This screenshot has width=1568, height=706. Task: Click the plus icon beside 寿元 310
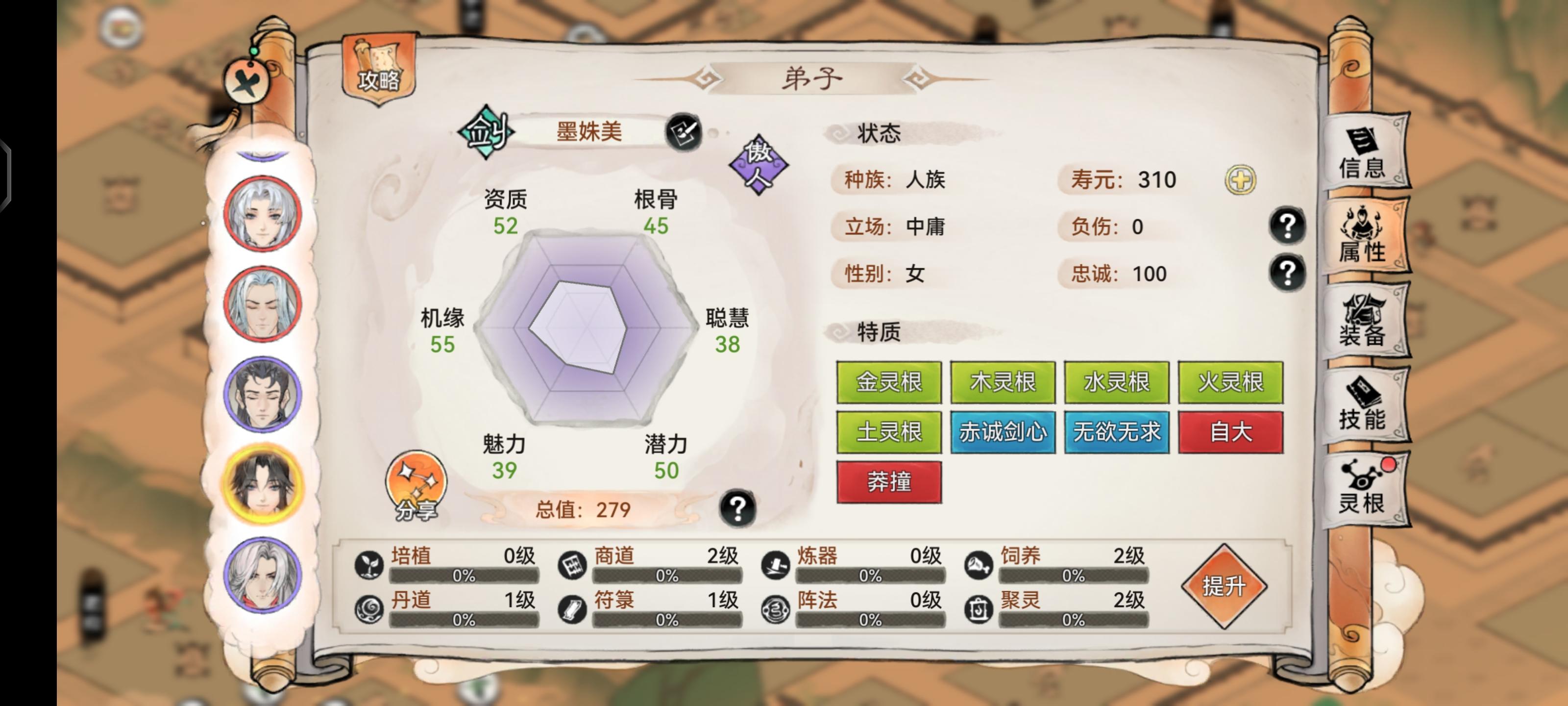point(1242,180)
